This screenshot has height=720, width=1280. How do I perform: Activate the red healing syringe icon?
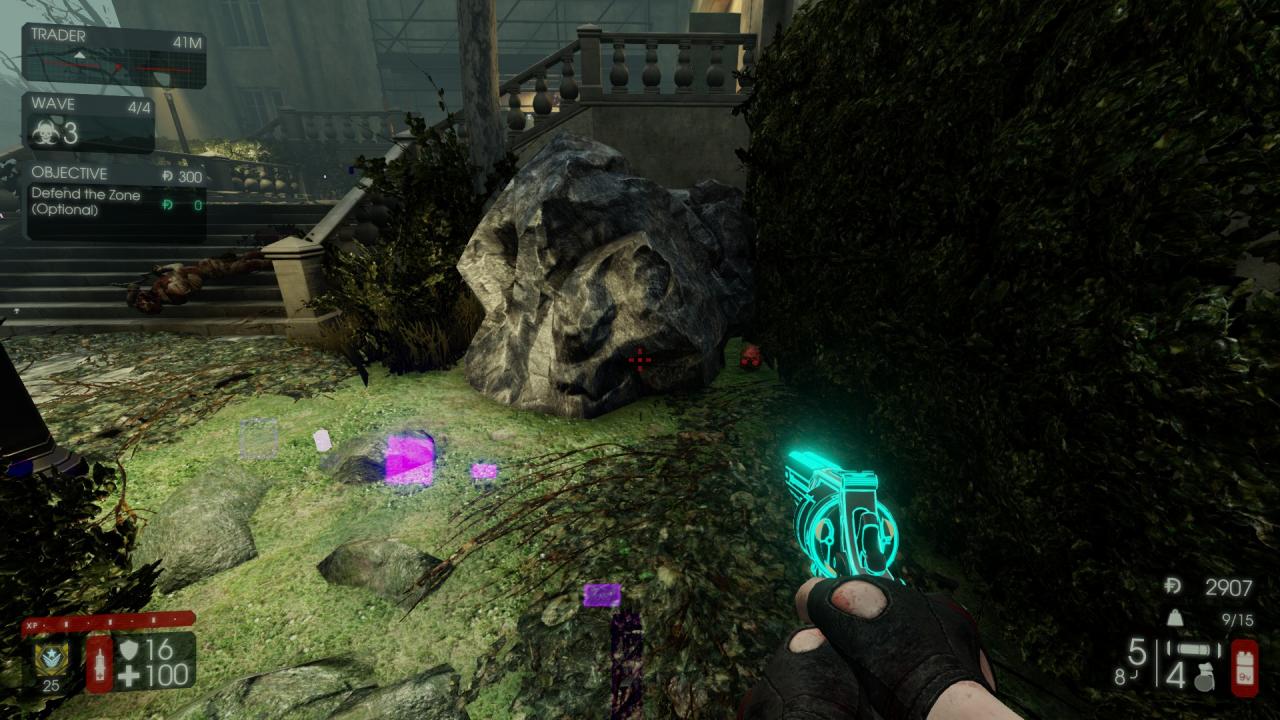coord(99,663)
